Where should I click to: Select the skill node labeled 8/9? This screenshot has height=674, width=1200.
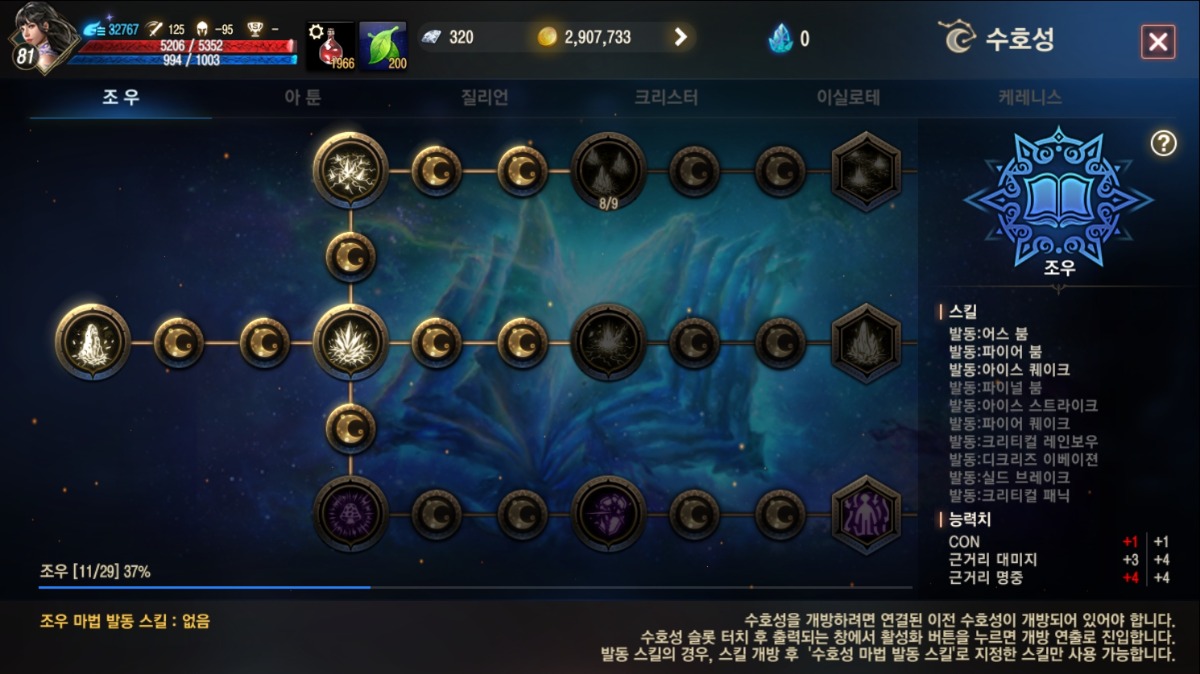click(x=608, y=169)
